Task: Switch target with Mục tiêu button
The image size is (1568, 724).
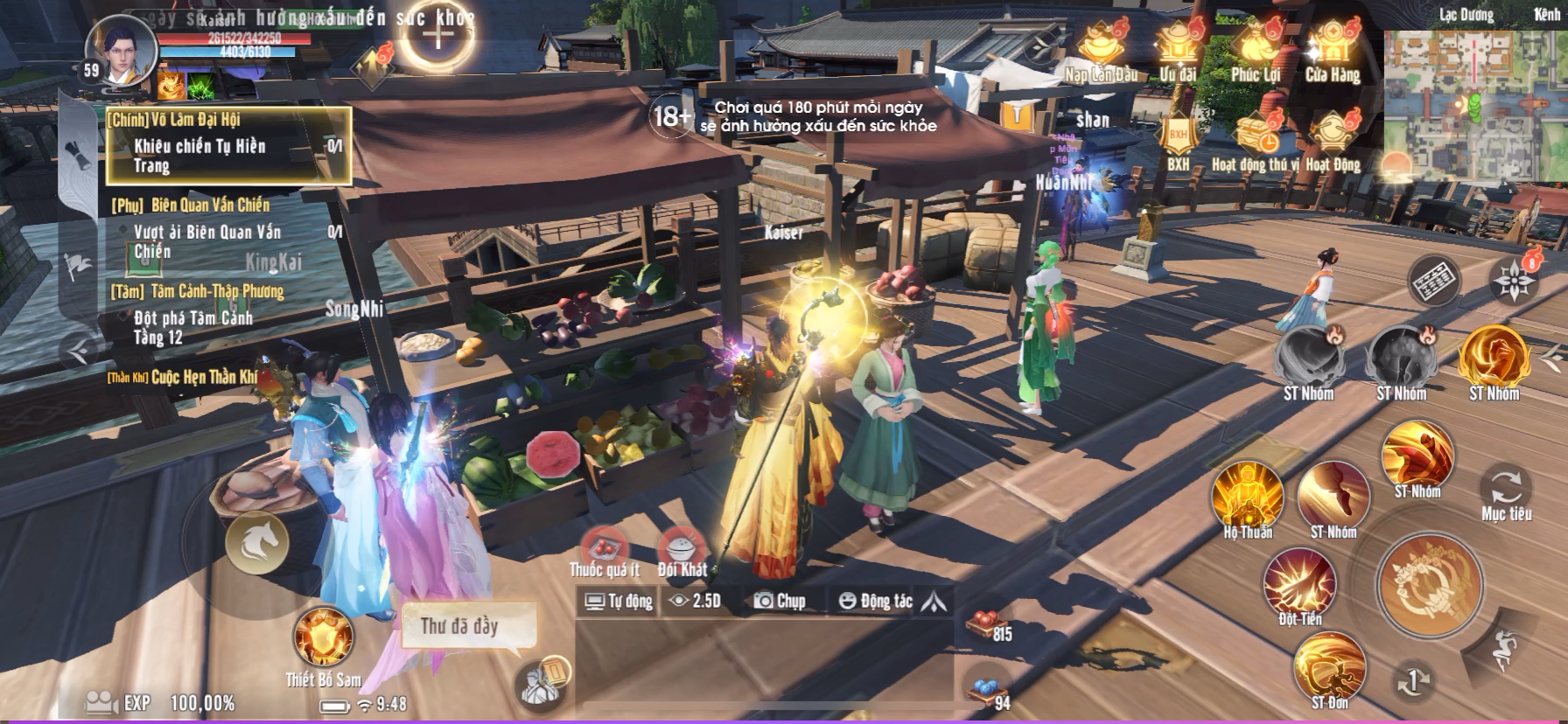Action: pyautogui.click(x=1506, y=488)
